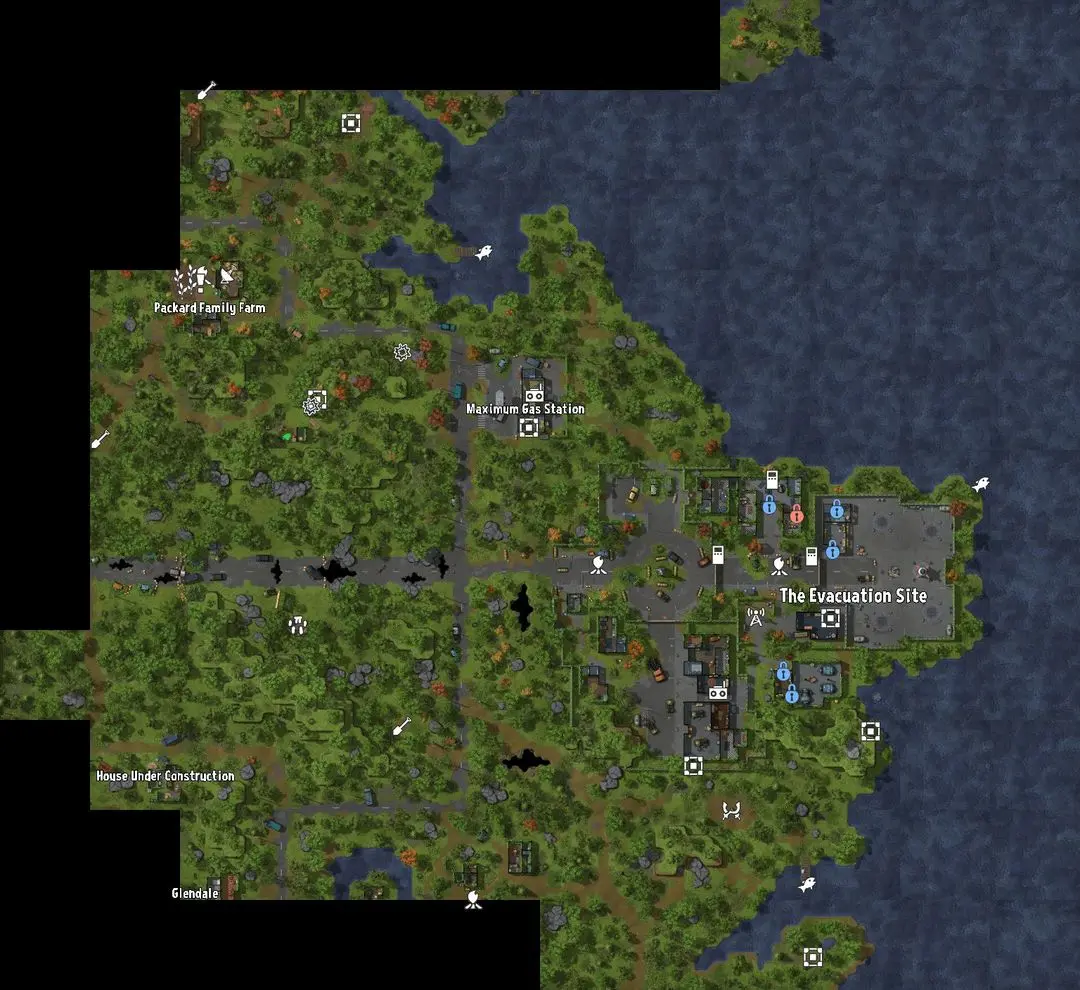Viewport: 1080px width, 990px height.
Task: Select the square marker below Maximum Gas Station
Action: 528,428
